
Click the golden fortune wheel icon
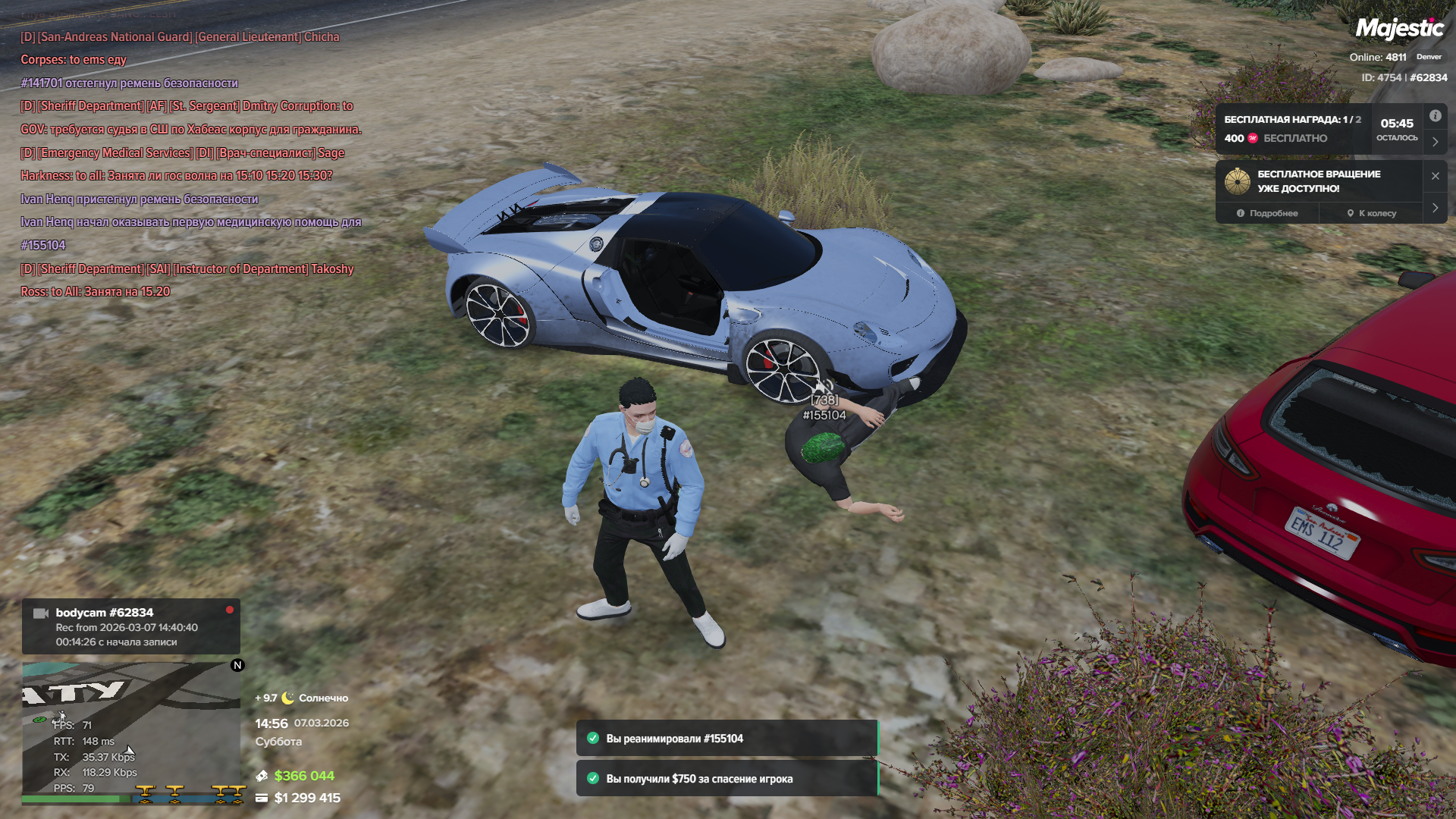point(1237,181)
